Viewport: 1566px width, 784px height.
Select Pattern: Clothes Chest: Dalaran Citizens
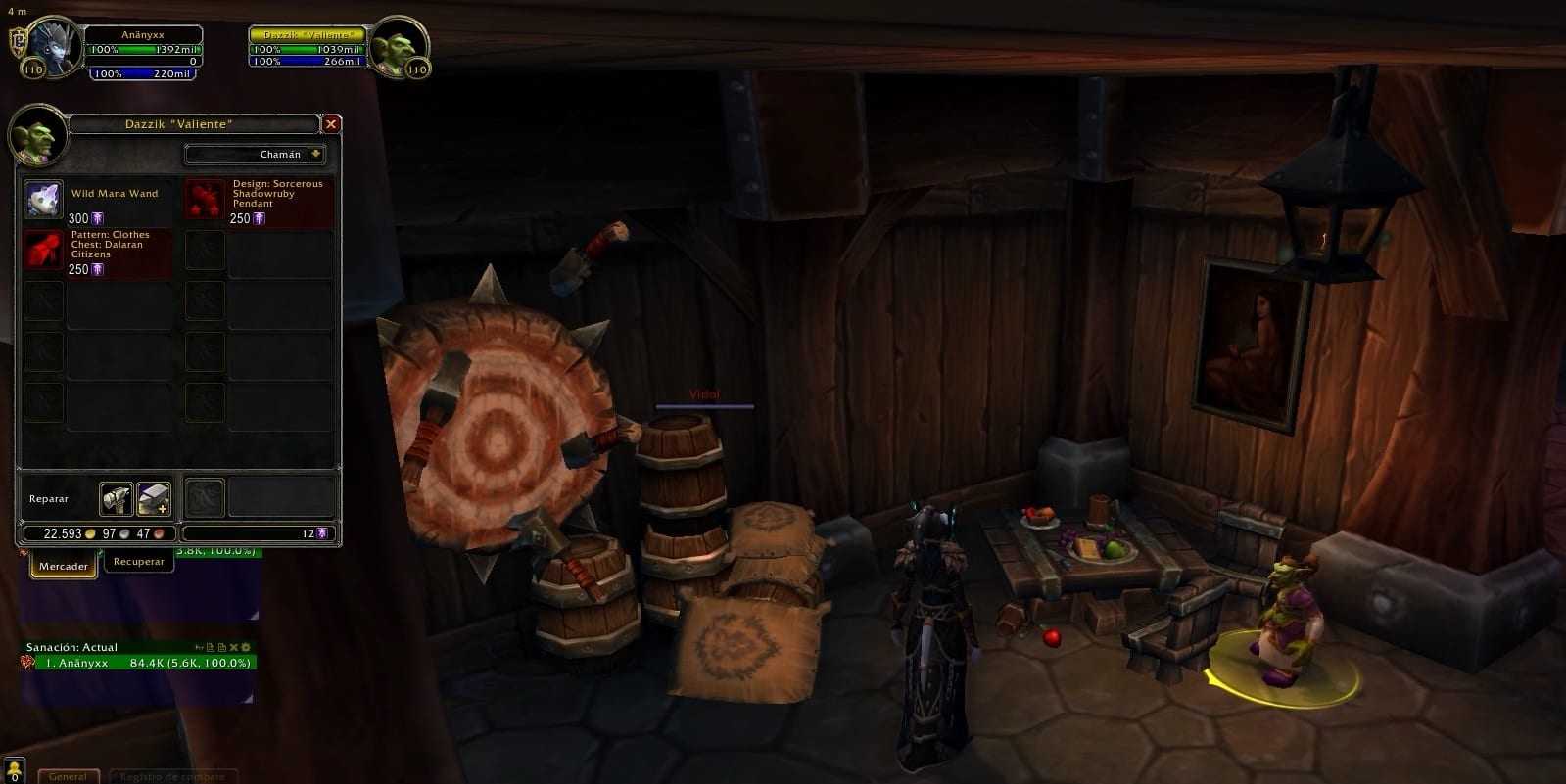pos(43,251)
